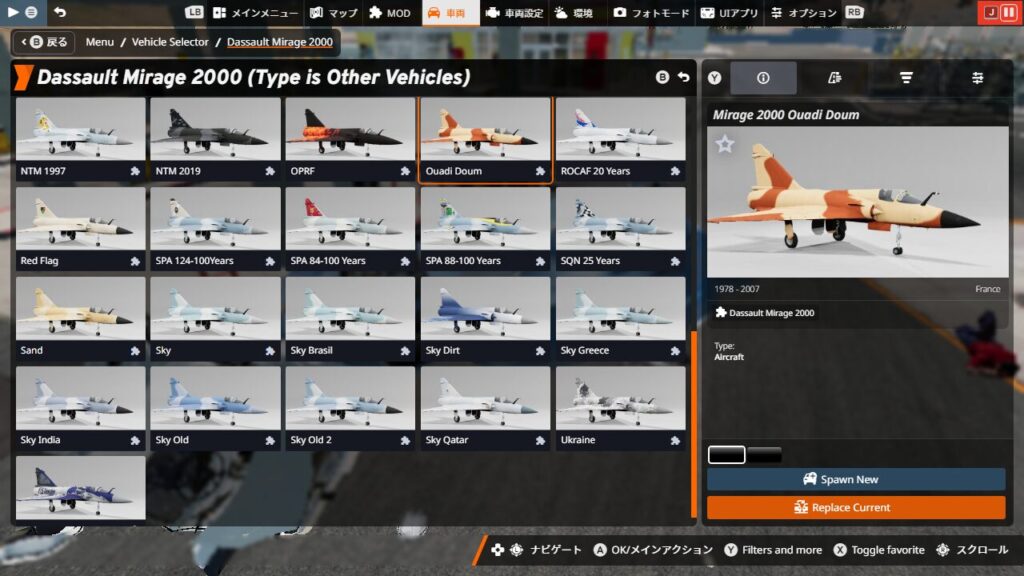Select the ROCAF 20 Years livery
This screenshot has height=576, width=1024.
click(620, 139)
